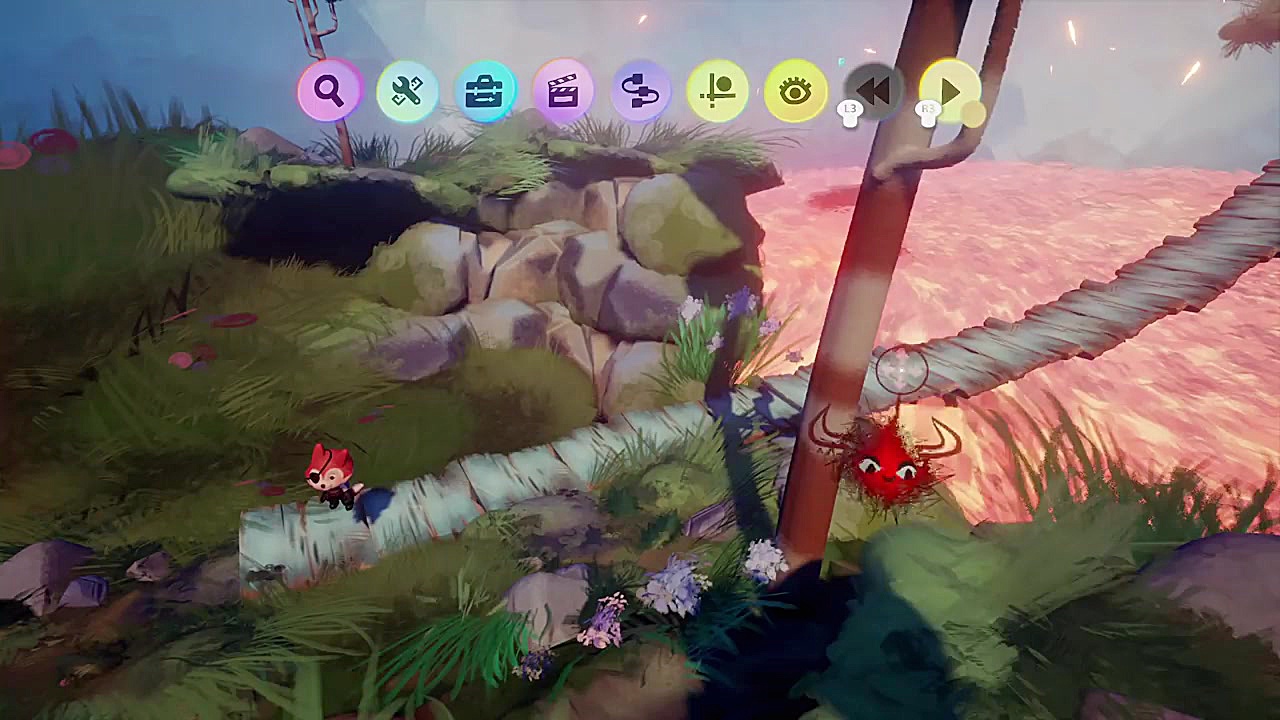Select the wrench and screwdriver tweak tool
Screen dimensions: 1280x720
click(x=406, y=90)
